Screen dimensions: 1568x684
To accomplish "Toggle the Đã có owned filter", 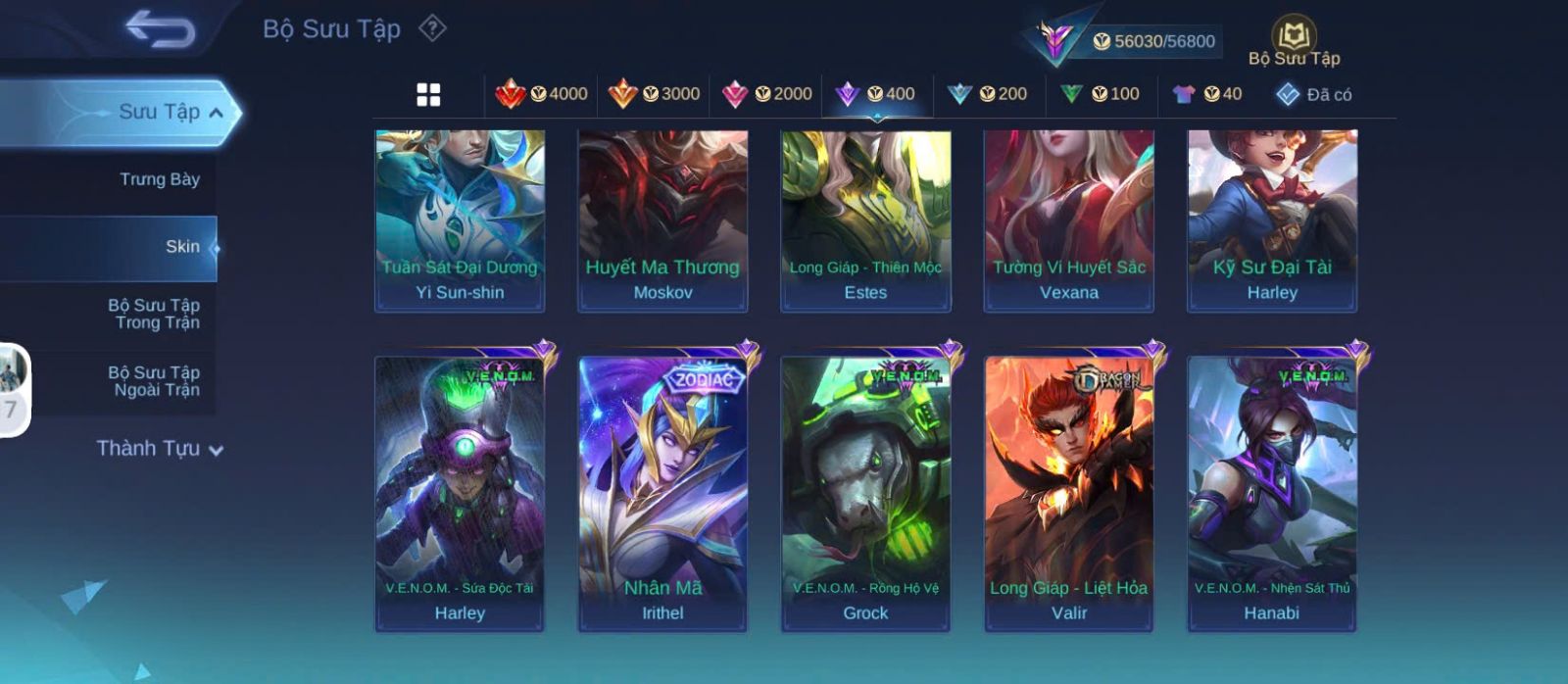I will (x=1314, y=94).
